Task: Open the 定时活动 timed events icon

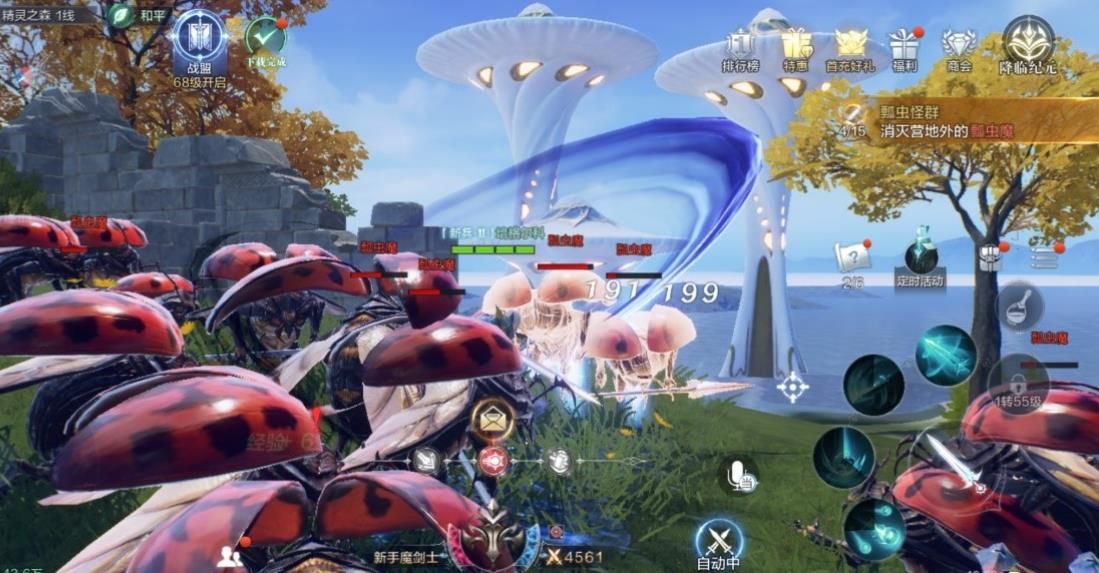Action: pyautogui.click(x=920, y=263)
